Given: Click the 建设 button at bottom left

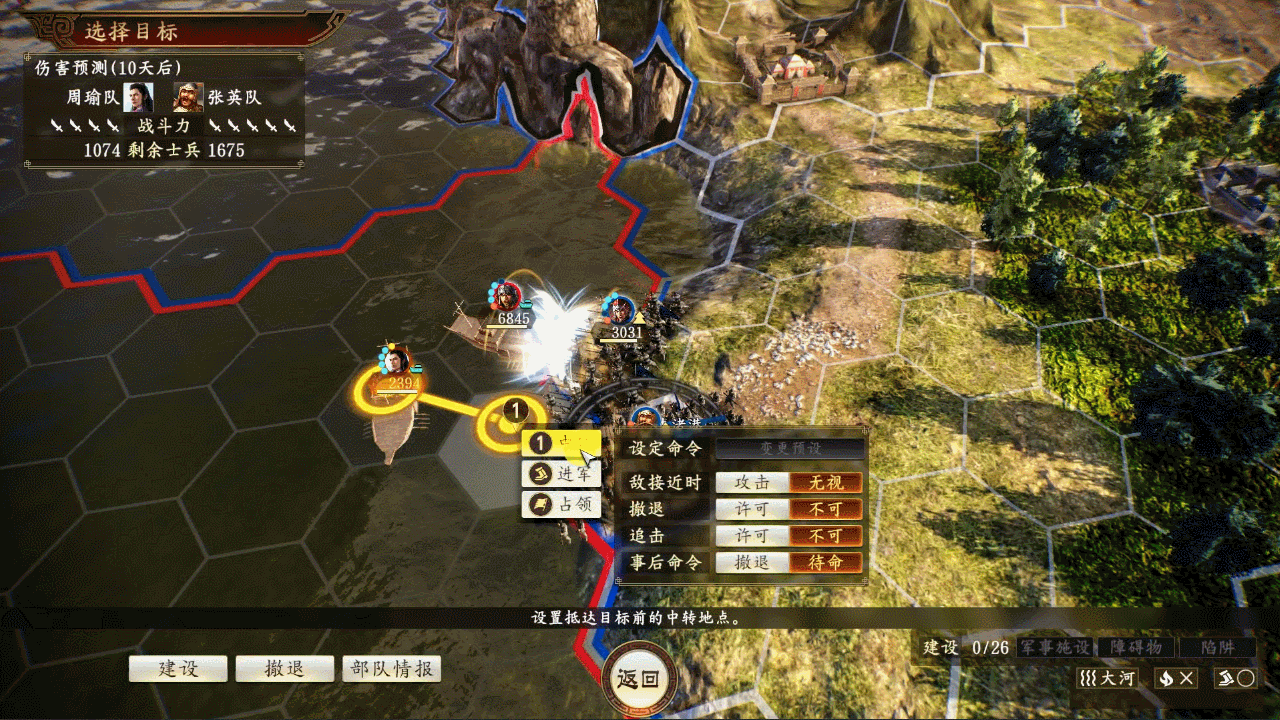Looking at the screenshot, I should pyautogui.click(x=178, y=669).
